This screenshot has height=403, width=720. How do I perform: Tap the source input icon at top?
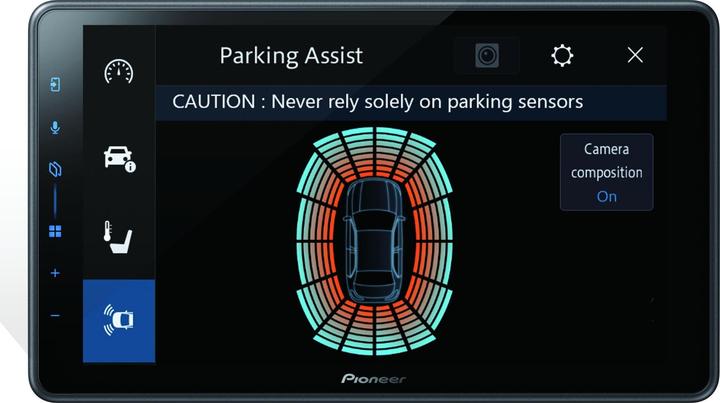tap(55, 84)
